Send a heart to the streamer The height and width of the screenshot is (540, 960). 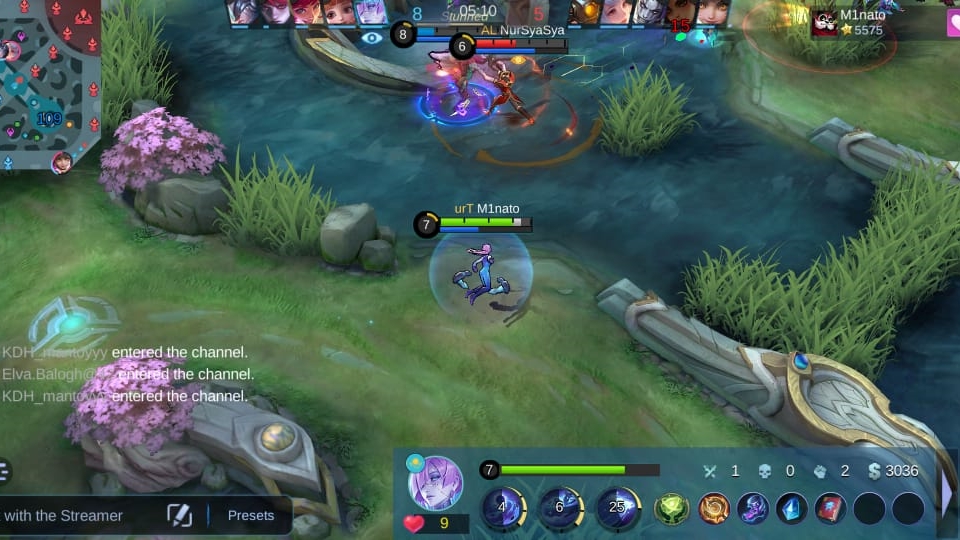pyautogui.click(x=414, y=523)
